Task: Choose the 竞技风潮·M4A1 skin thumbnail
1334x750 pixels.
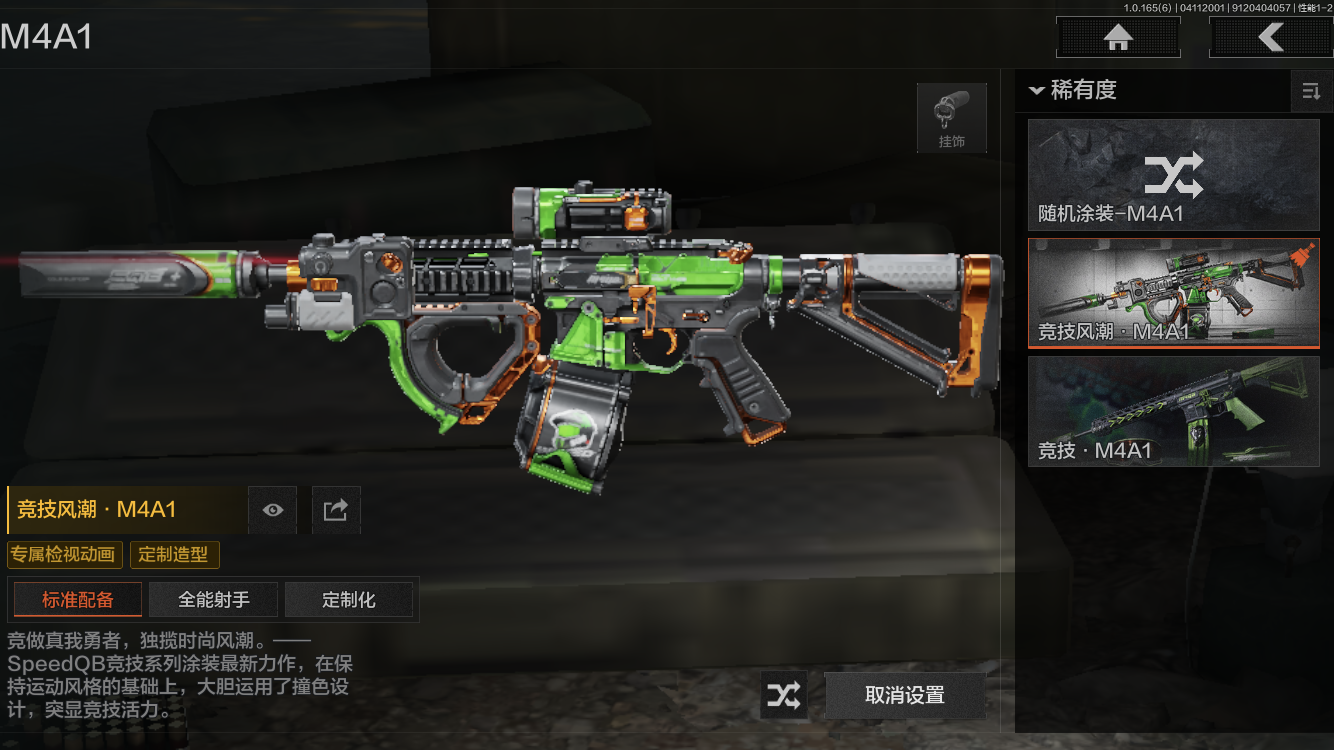Action: pos(1173,293)
